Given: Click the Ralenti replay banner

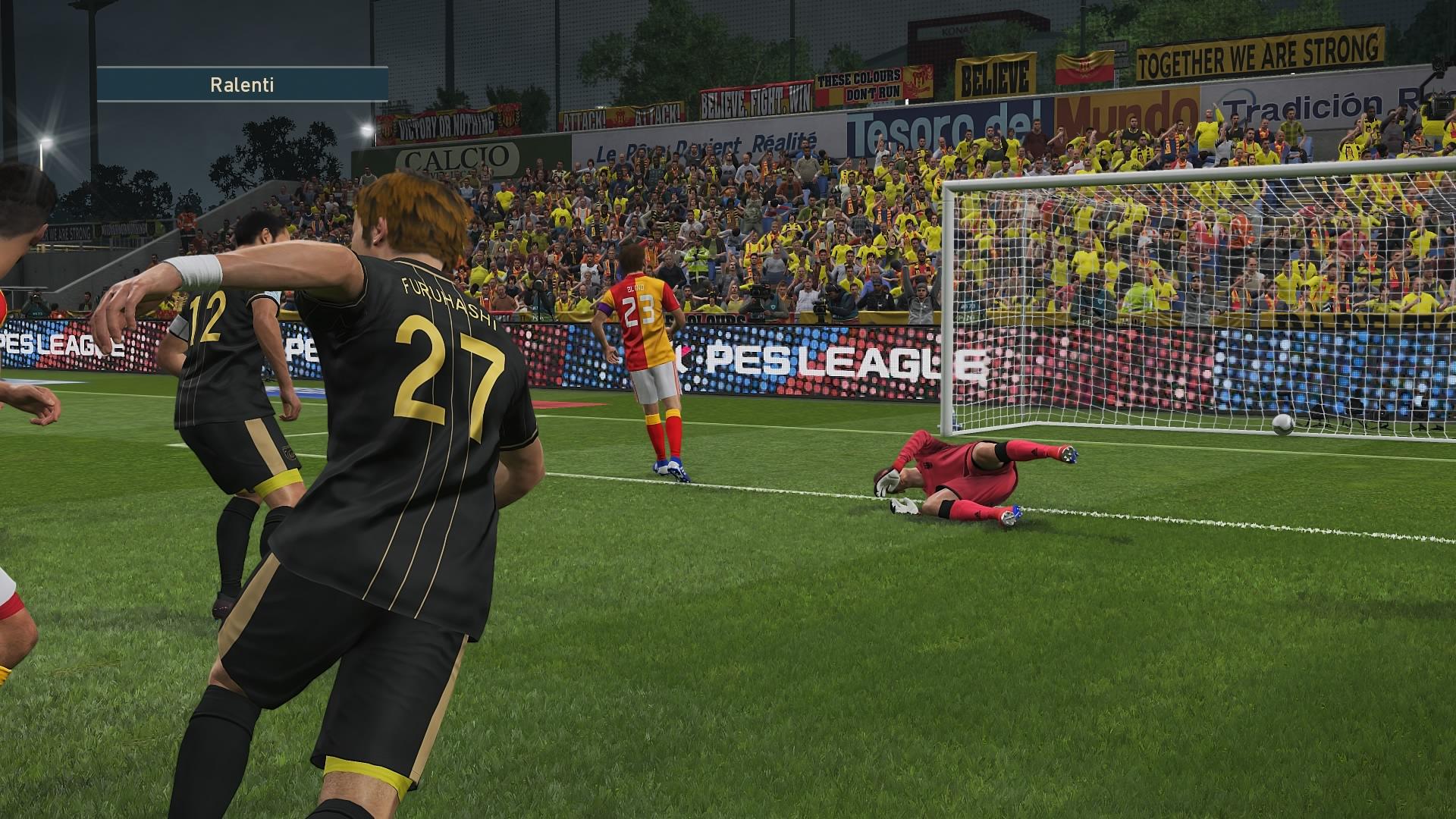Looking at the screenshot, I should pos(242,84).
